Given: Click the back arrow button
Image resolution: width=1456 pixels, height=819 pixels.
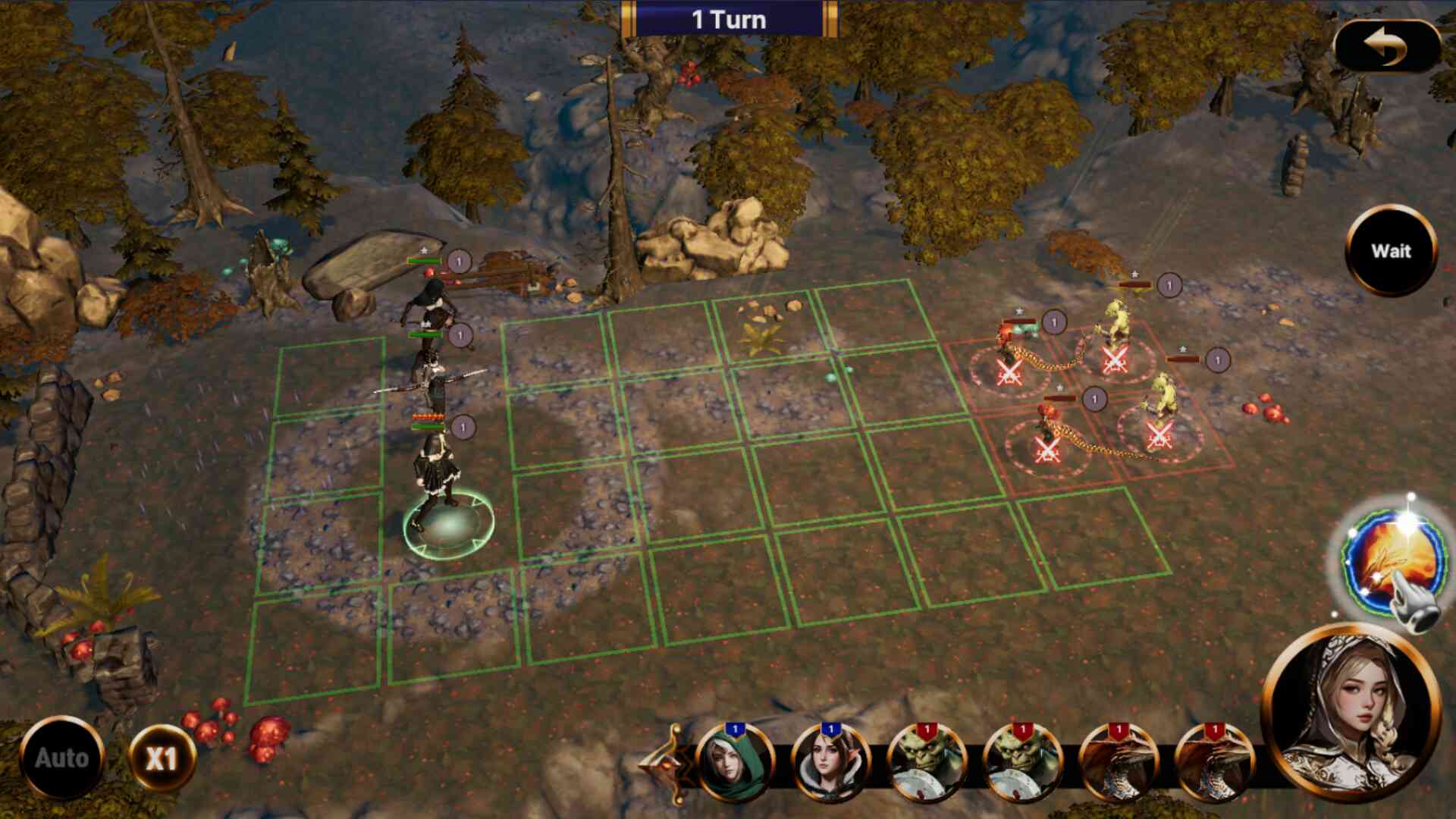Looking at the screenshot, I should coord(1387,46).
